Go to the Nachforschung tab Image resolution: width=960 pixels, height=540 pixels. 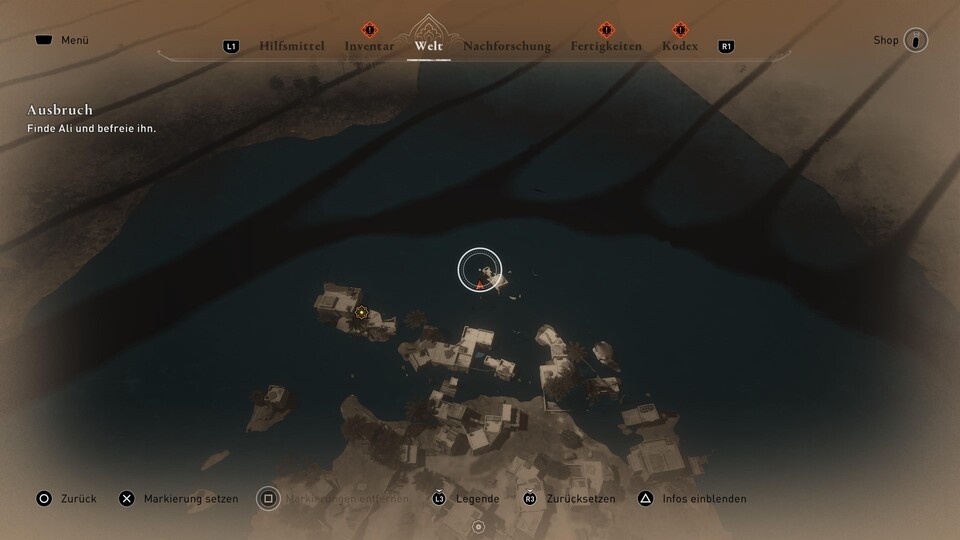pos(507,46)
